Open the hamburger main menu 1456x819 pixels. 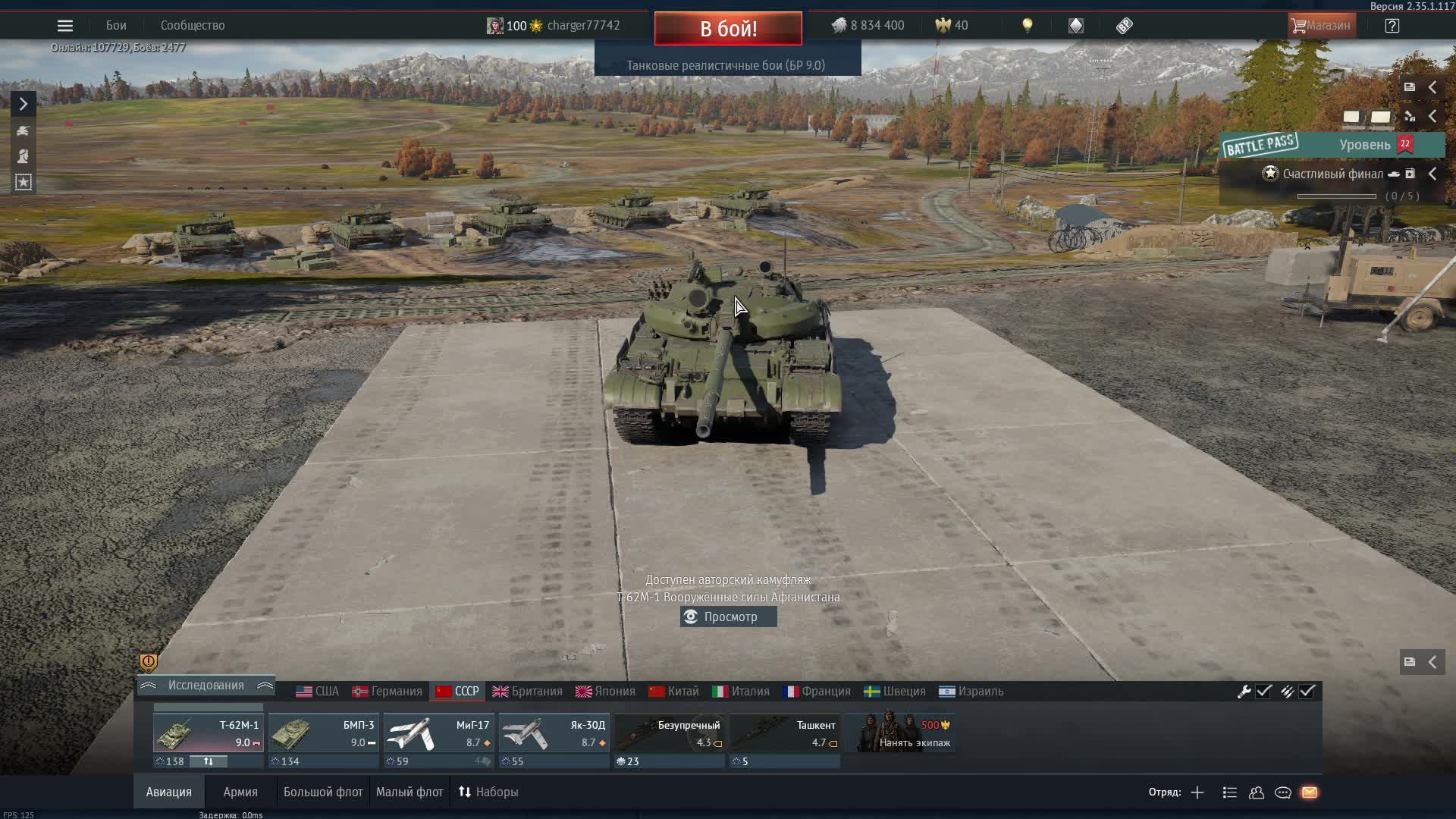65,26
